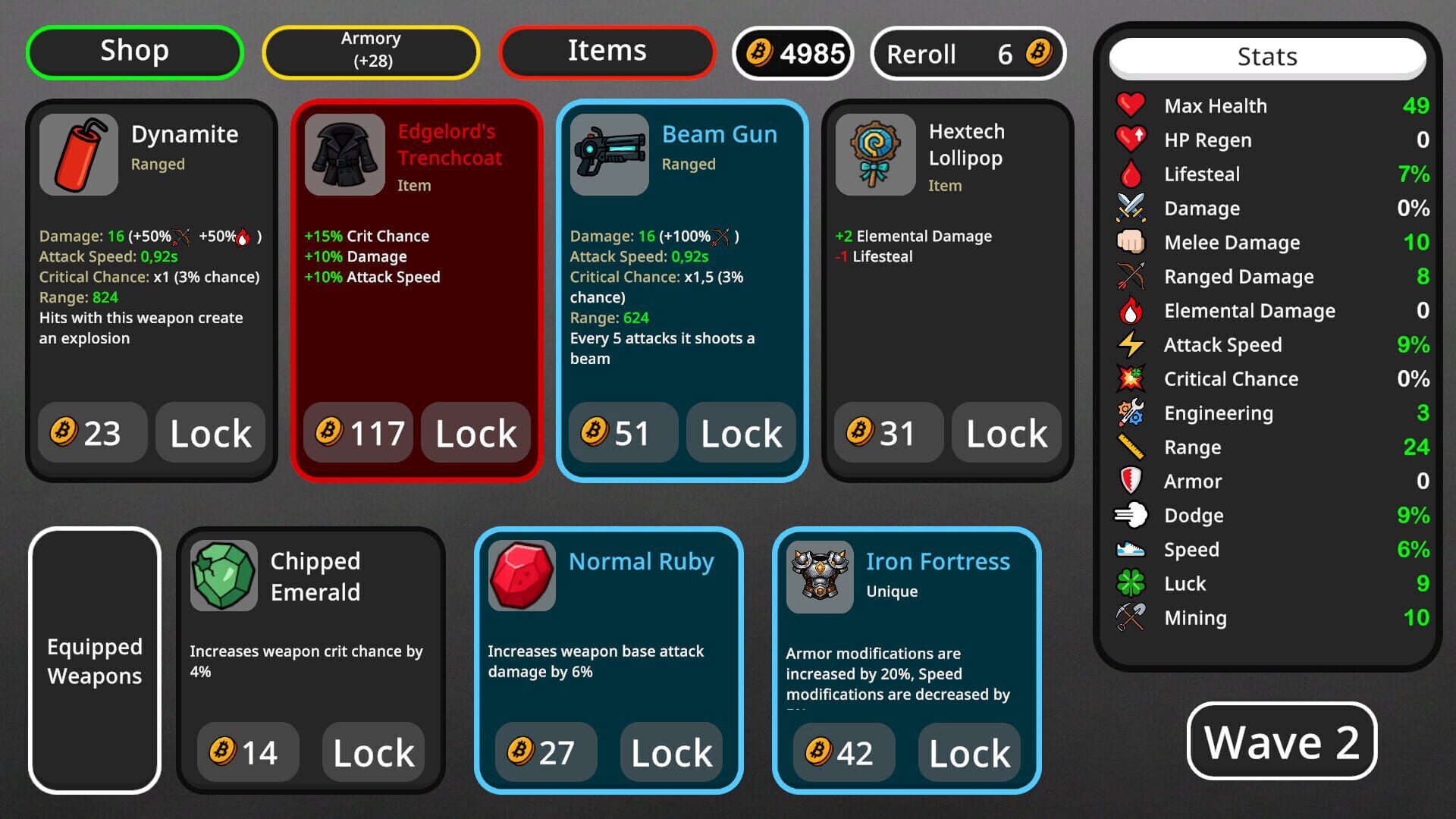Click the Mining pickaxe icon
The width and height of the screenshot is (1456, 819).
point(1131,617)
